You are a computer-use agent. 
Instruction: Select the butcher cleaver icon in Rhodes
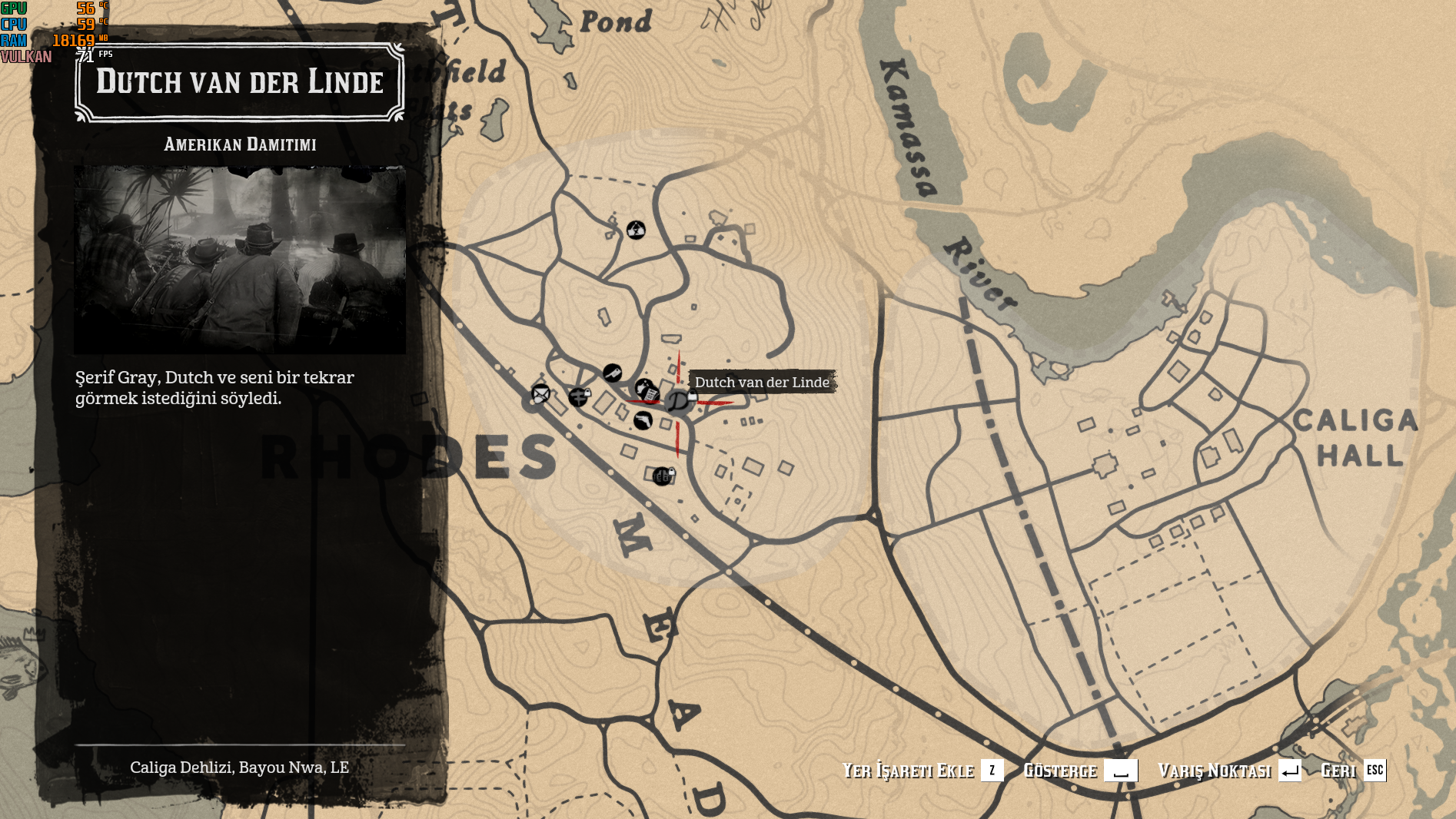click(613, 373)
